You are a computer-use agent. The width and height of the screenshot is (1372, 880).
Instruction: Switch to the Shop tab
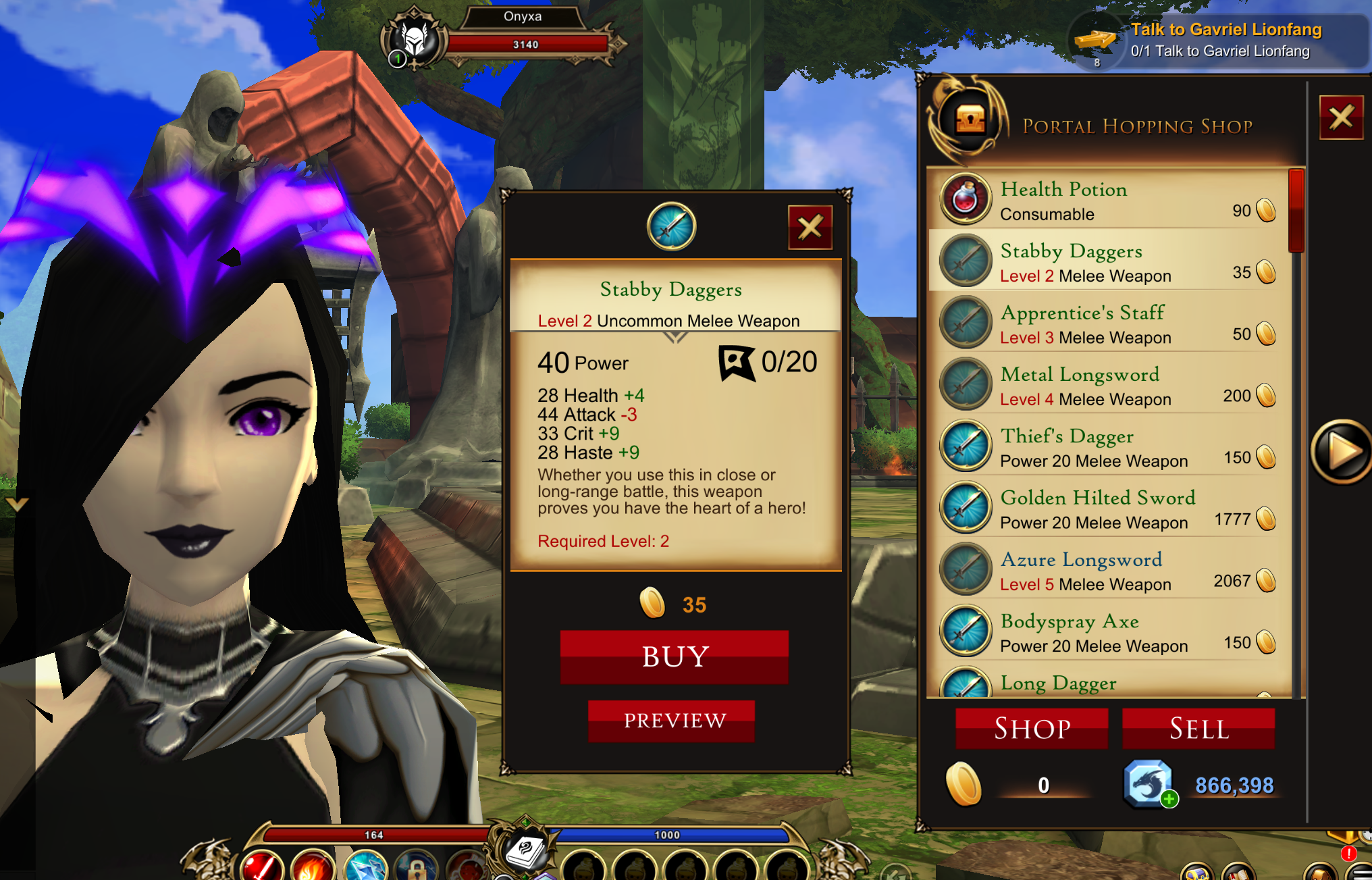[1032, 729]
